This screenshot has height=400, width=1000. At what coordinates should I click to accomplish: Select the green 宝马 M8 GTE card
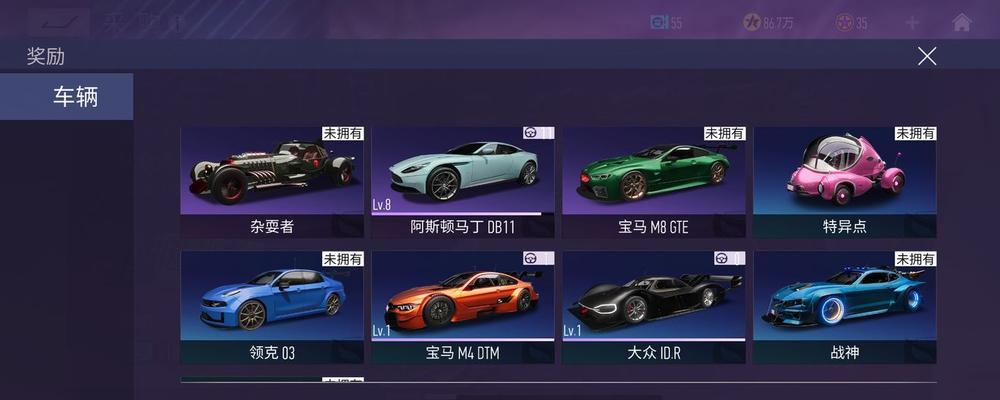click(654, 181)
